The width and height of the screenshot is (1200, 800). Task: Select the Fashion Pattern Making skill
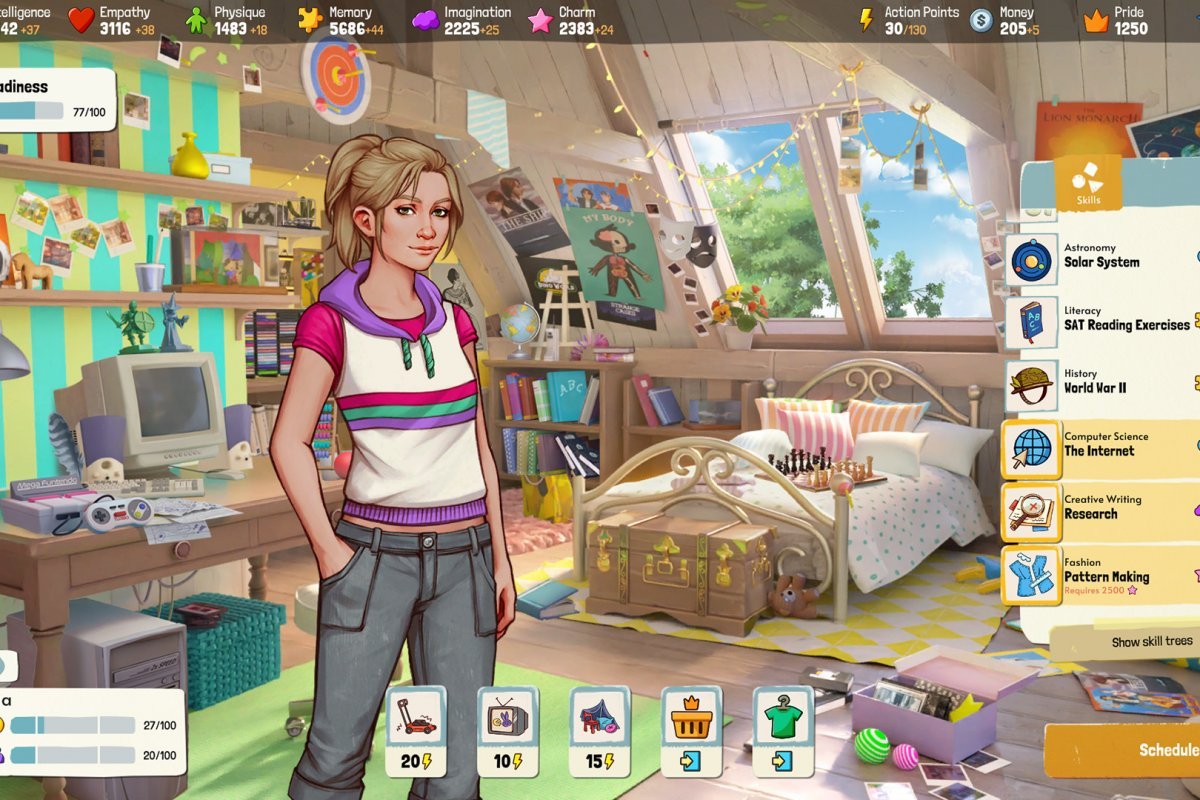point(1100,574)
